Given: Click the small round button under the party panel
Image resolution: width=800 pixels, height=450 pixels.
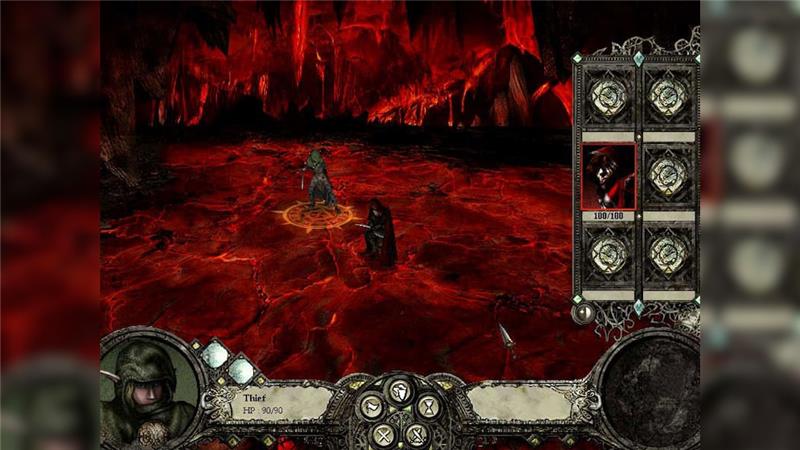Looking at the screenshot, I should 581,313.
